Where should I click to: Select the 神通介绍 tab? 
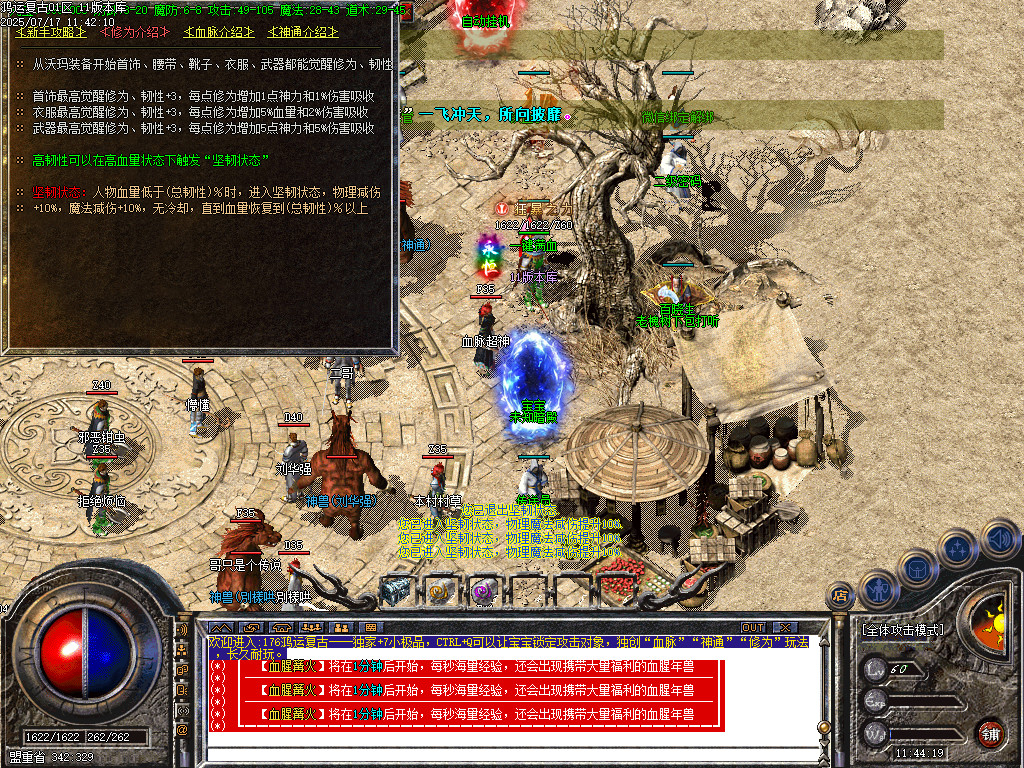point(302,32)
